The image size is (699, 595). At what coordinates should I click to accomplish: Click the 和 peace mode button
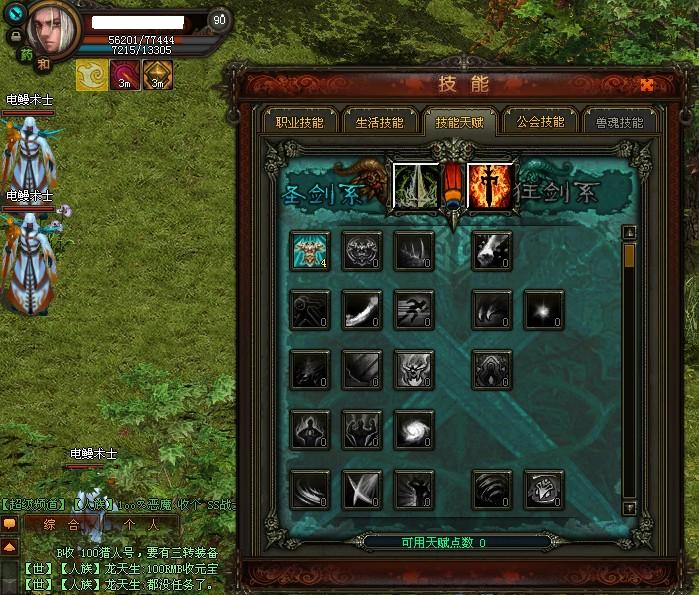43,63
